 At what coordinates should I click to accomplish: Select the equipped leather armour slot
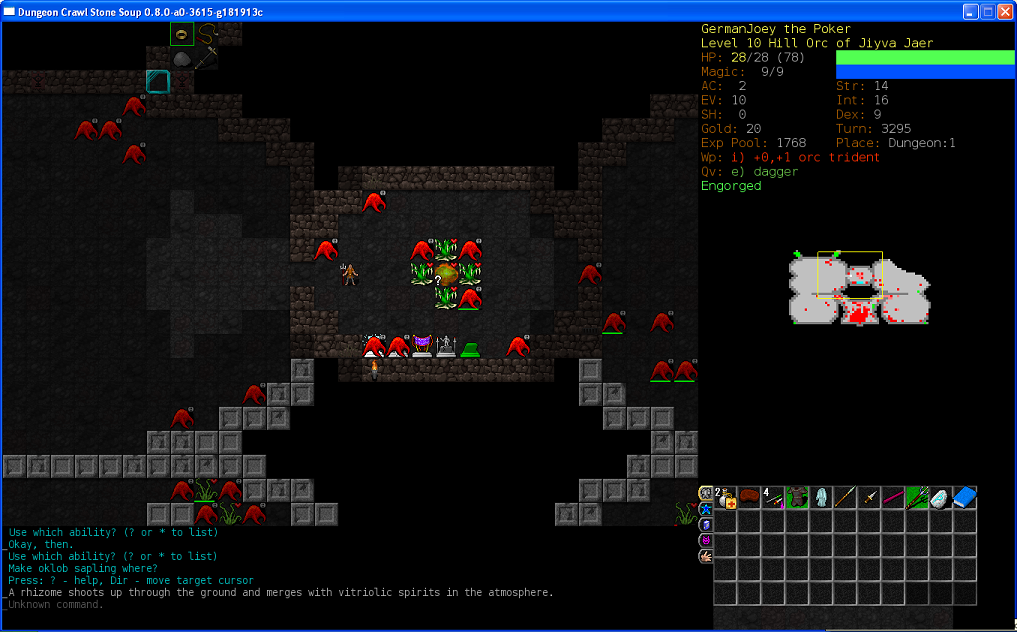tap(797, 497)
